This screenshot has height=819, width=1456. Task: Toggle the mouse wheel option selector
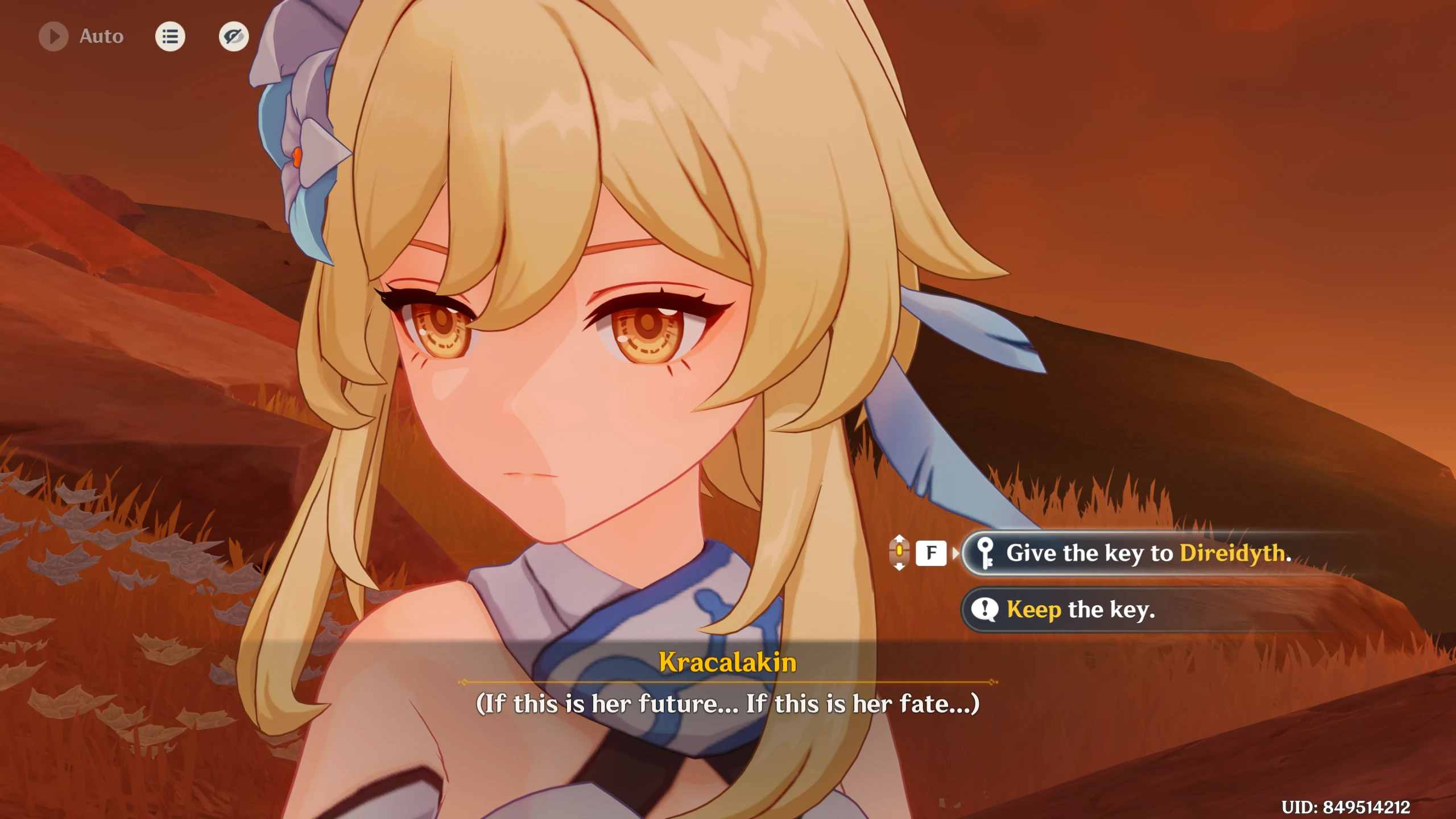click(x=899, y=552)
